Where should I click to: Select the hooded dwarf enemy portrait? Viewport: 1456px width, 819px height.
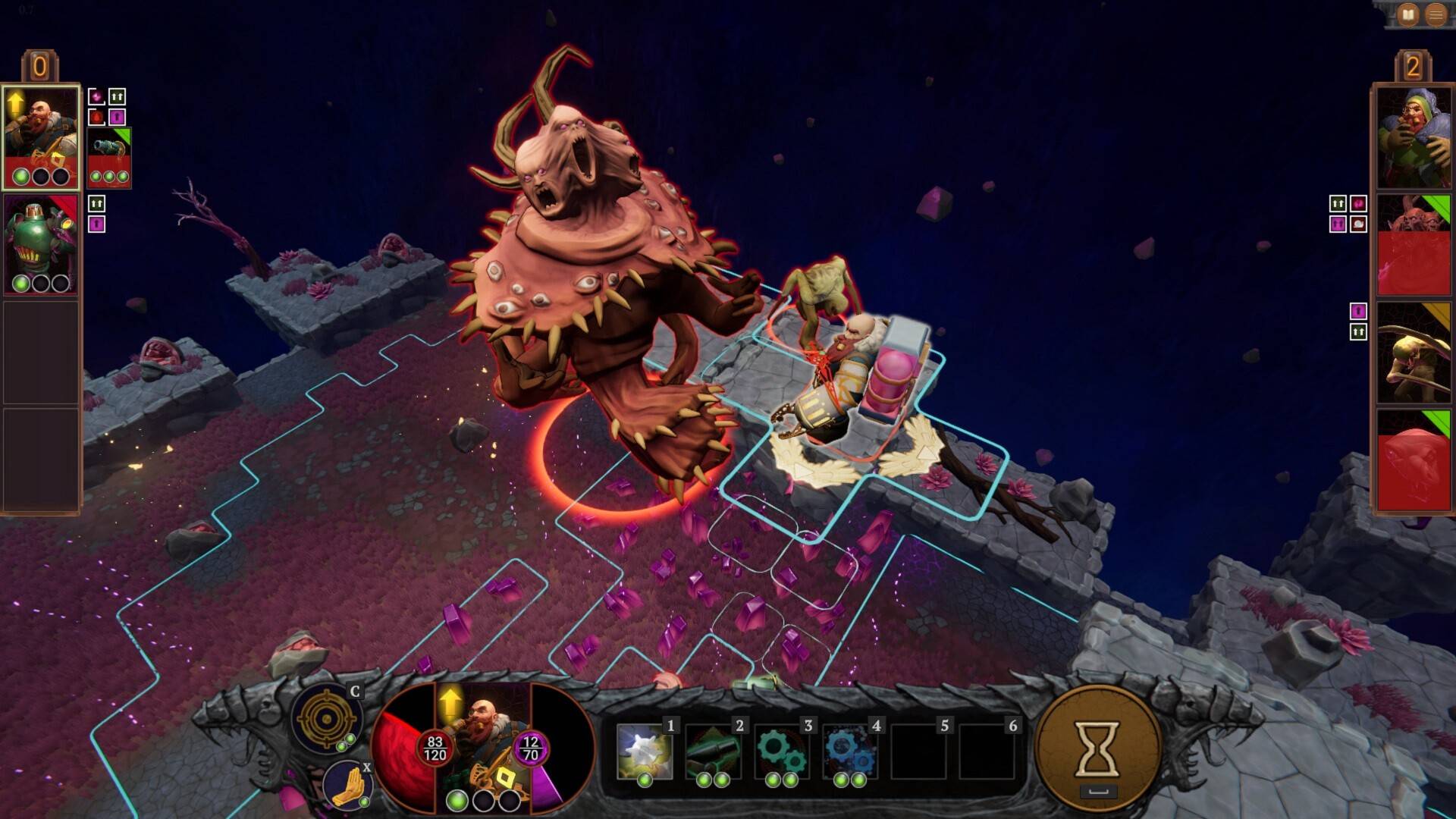click(x=1414, y=136)
